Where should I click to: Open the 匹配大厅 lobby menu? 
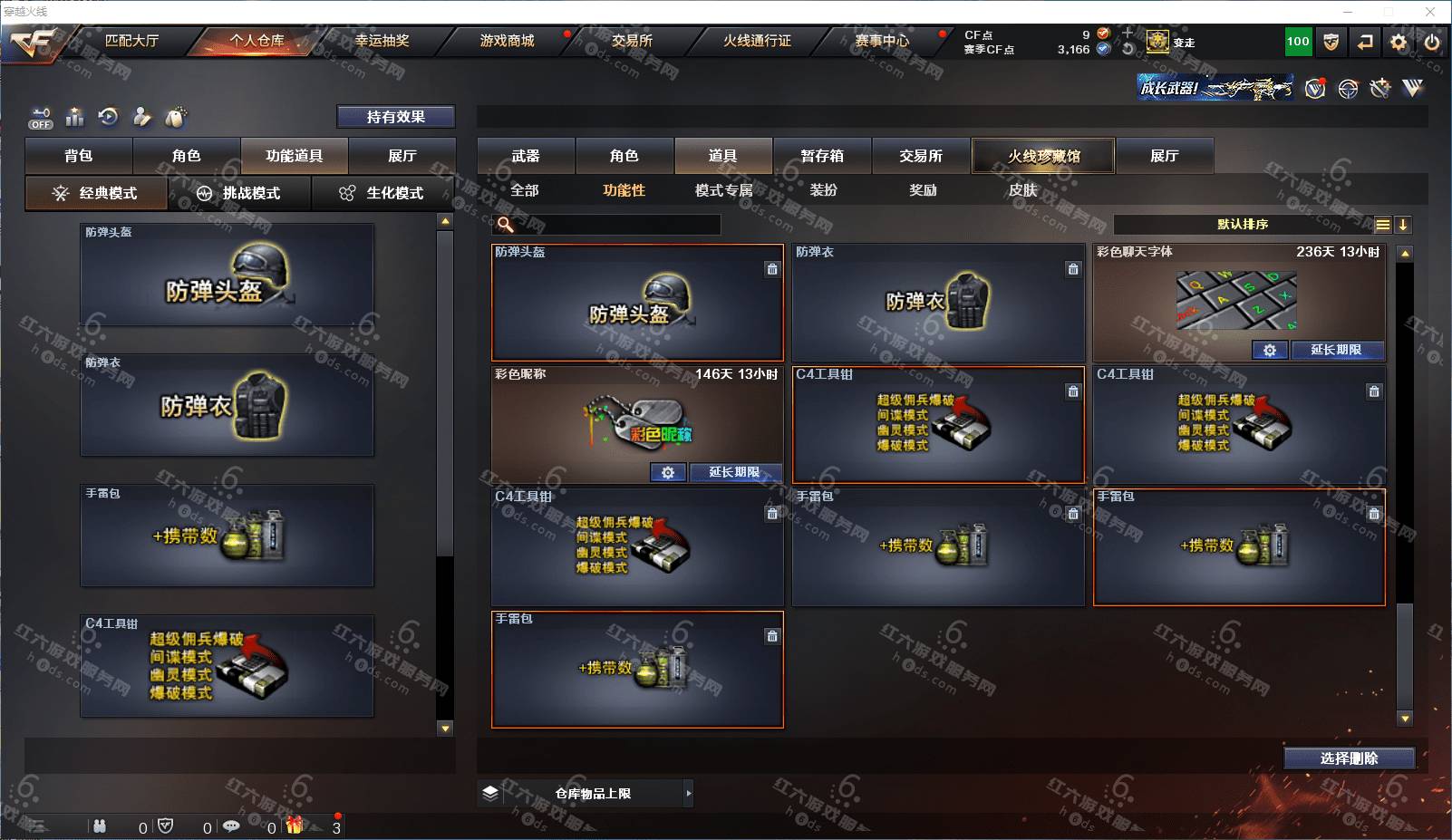(x=131, y=41)
